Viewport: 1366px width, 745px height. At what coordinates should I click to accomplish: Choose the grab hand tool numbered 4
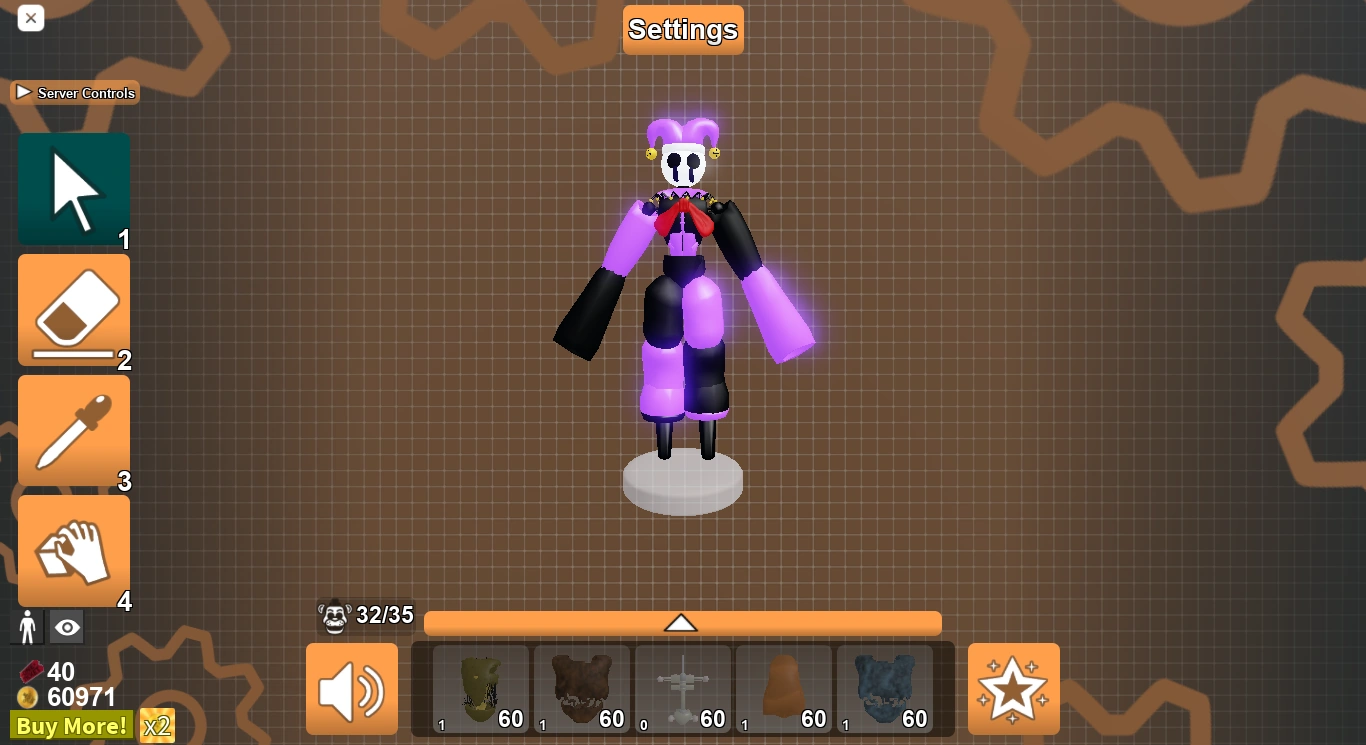click(x=73, y=548)
